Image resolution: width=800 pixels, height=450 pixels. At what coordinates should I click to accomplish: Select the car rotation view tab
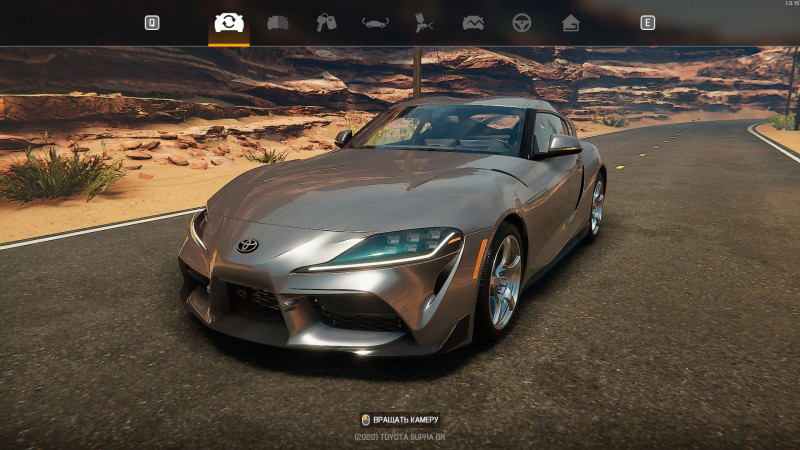[229, 22]
